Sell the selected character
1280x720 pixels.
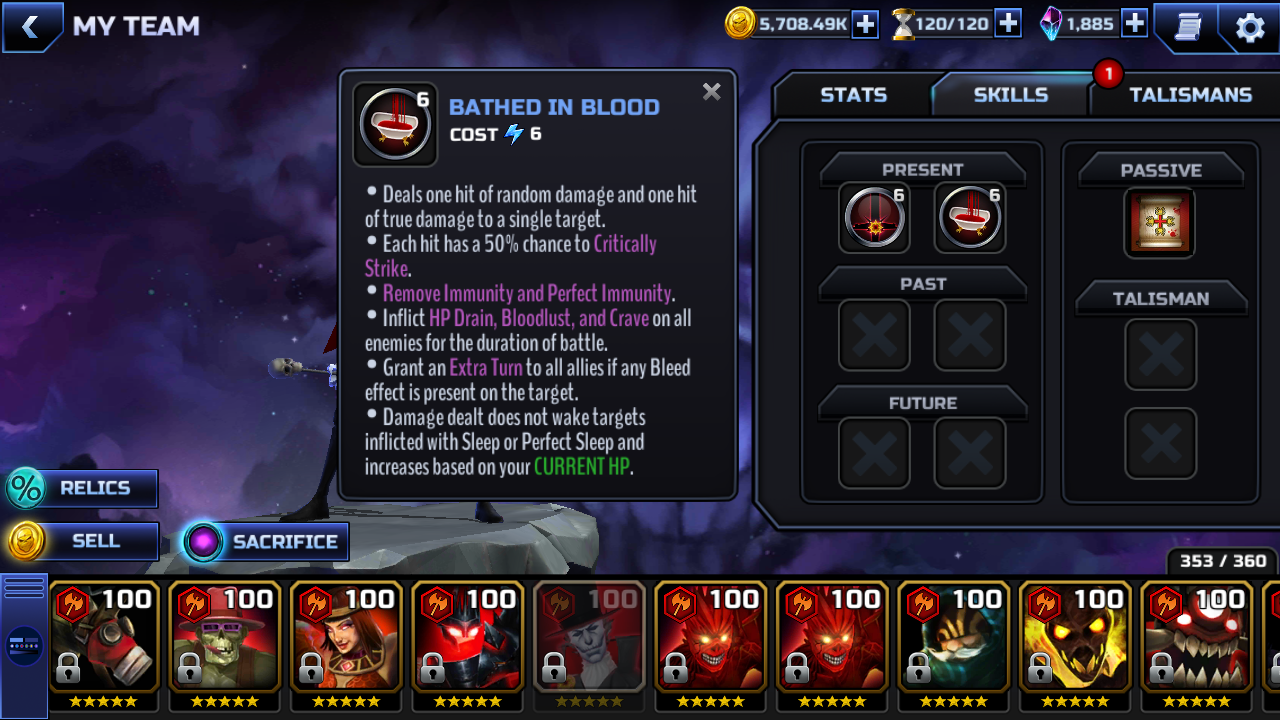pos(82,541)
